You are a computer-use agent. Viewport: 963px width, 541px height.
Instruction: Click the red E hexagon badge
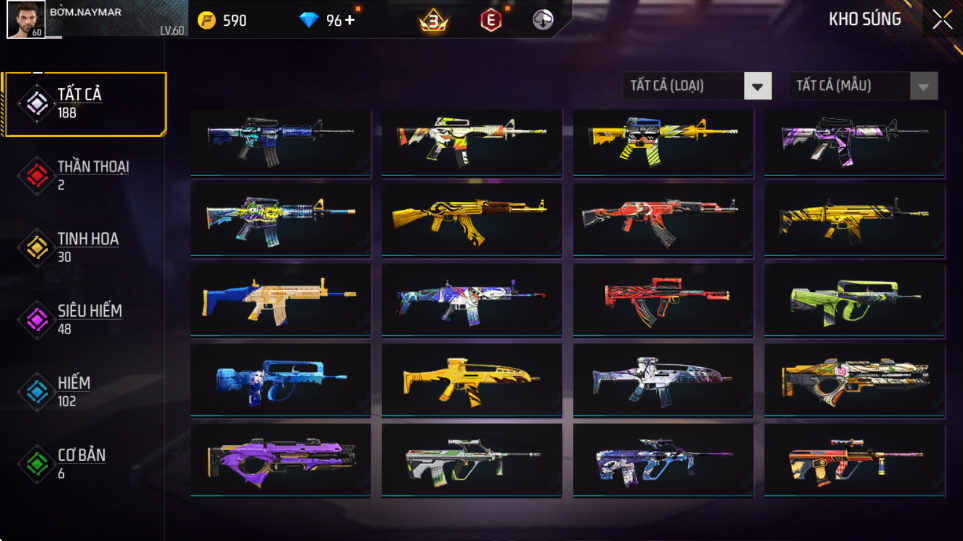(490, 20)
